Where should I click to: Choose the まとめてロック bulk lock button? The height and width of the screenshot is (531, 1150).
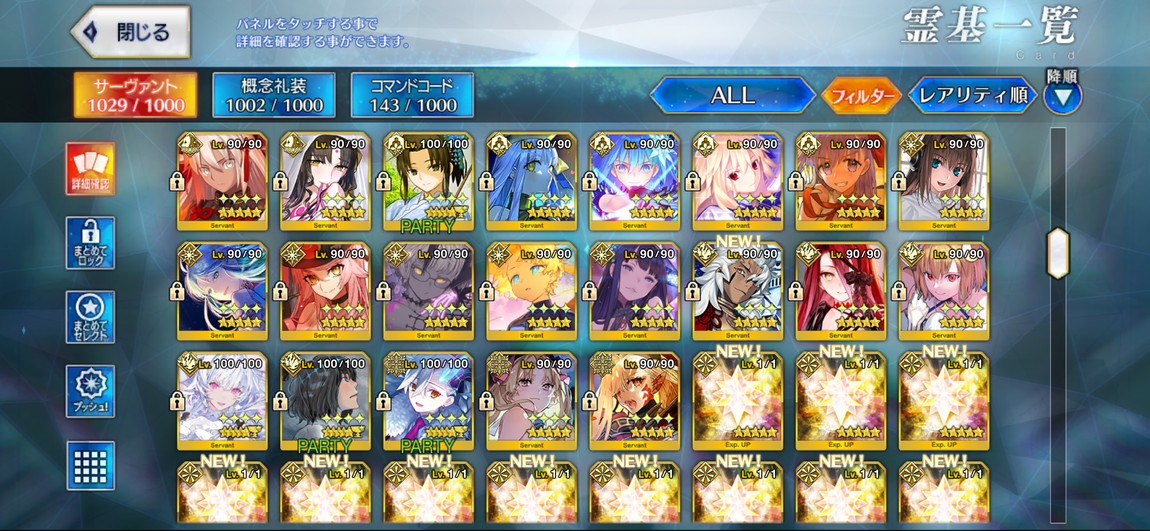90,242
